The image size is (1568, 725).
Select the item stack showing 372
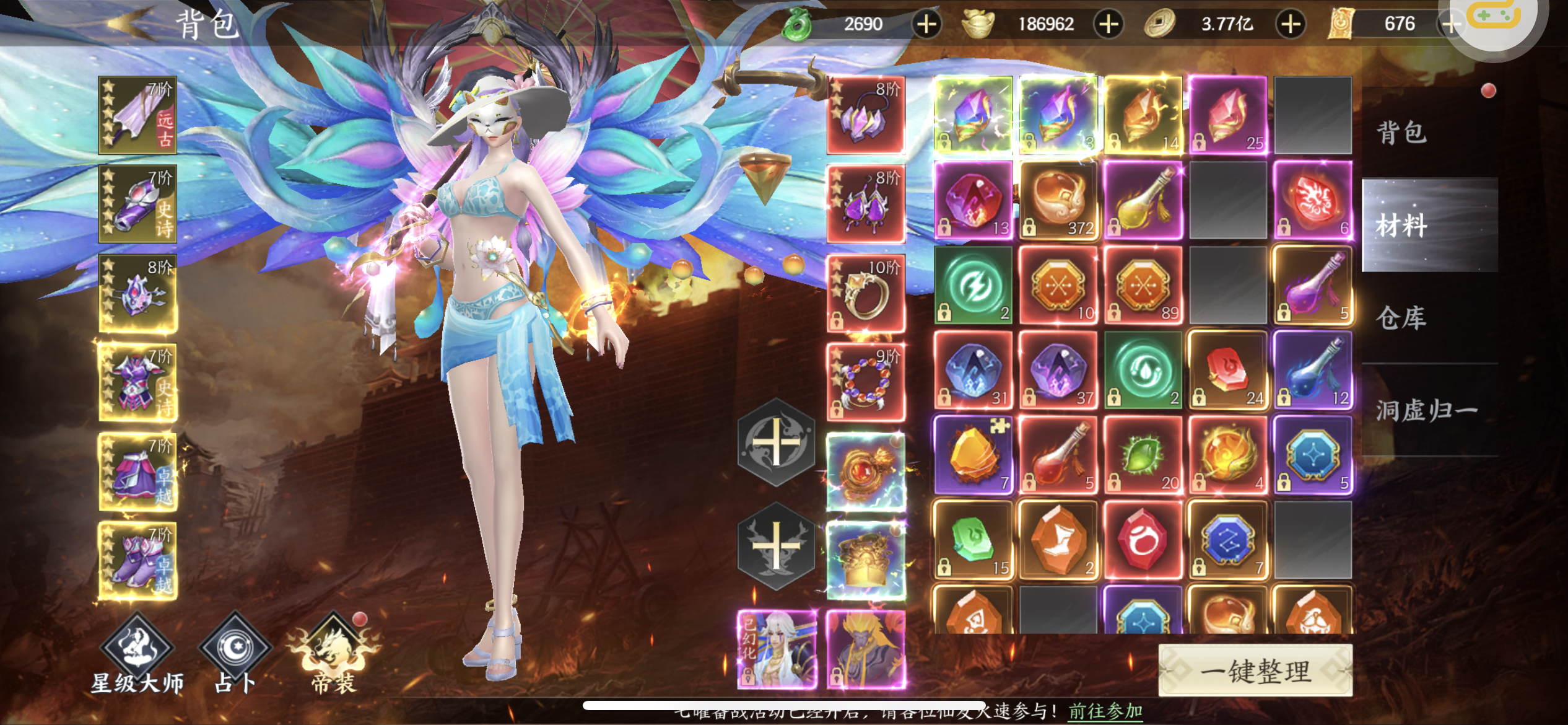point(1058,200)
